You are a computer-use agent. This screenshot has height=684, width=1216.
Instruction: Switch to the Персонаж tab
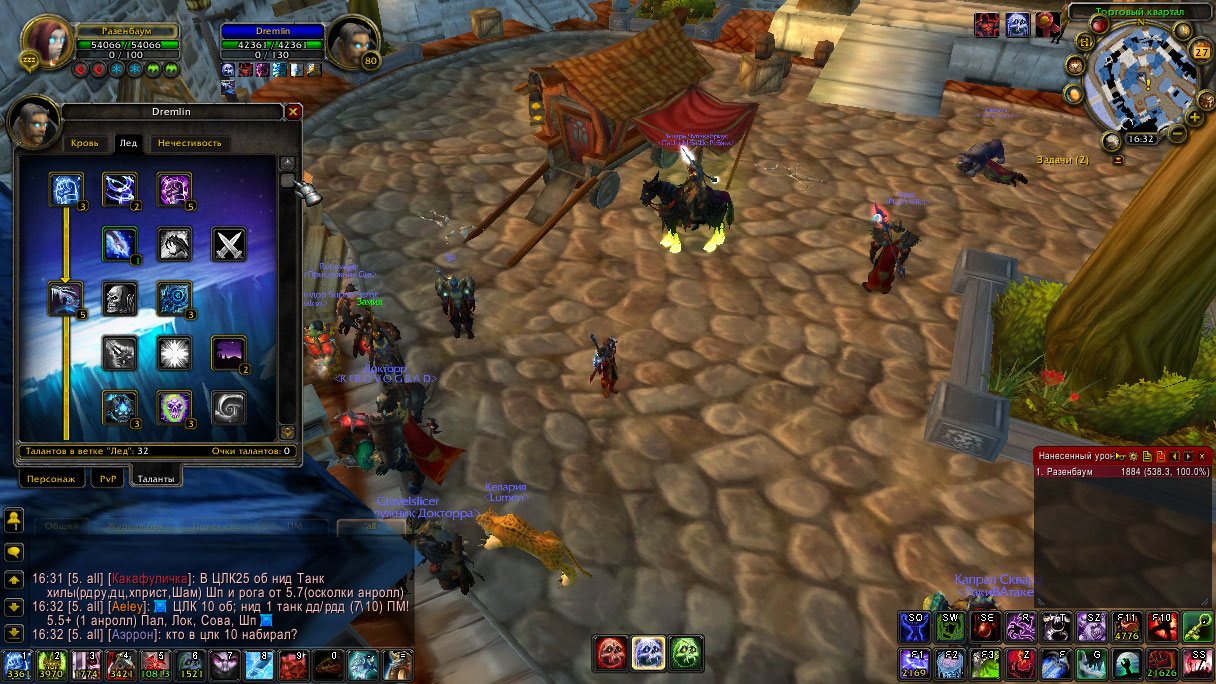coord(52,479)
